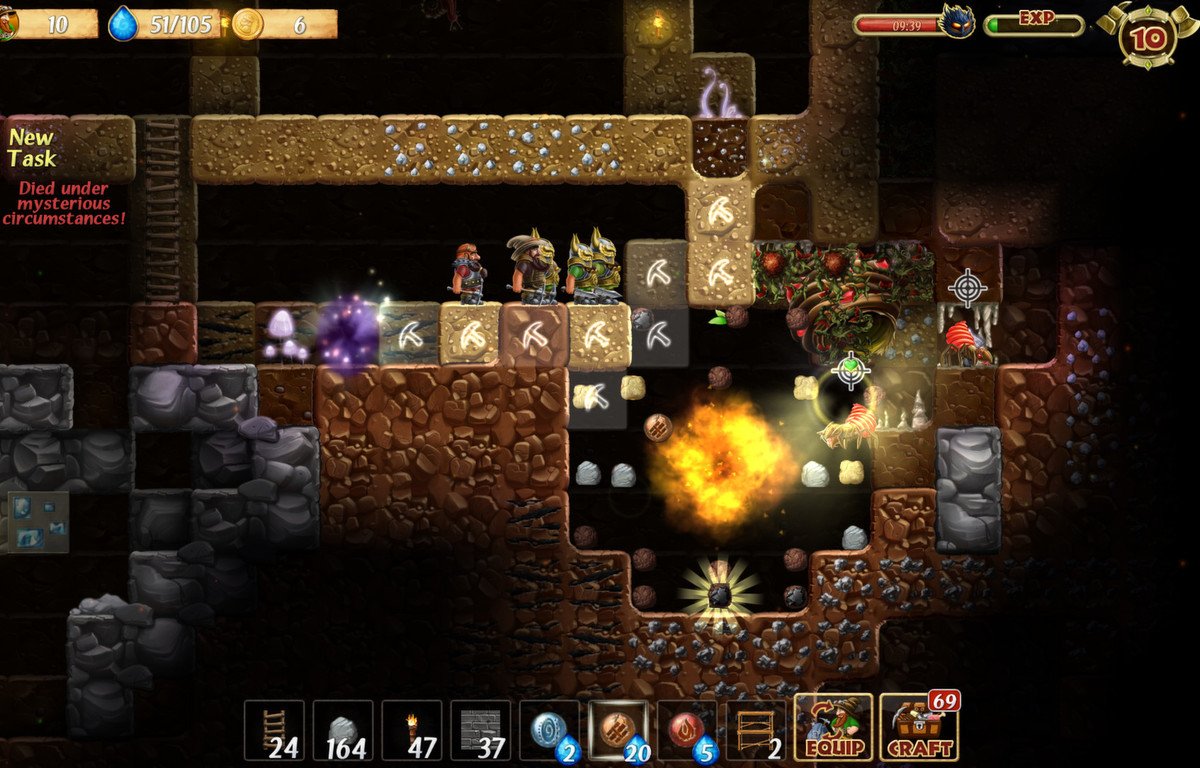Screen dimensions: 1200x768
Task: Open the Craft menu
Action: (x=918, y=728)
